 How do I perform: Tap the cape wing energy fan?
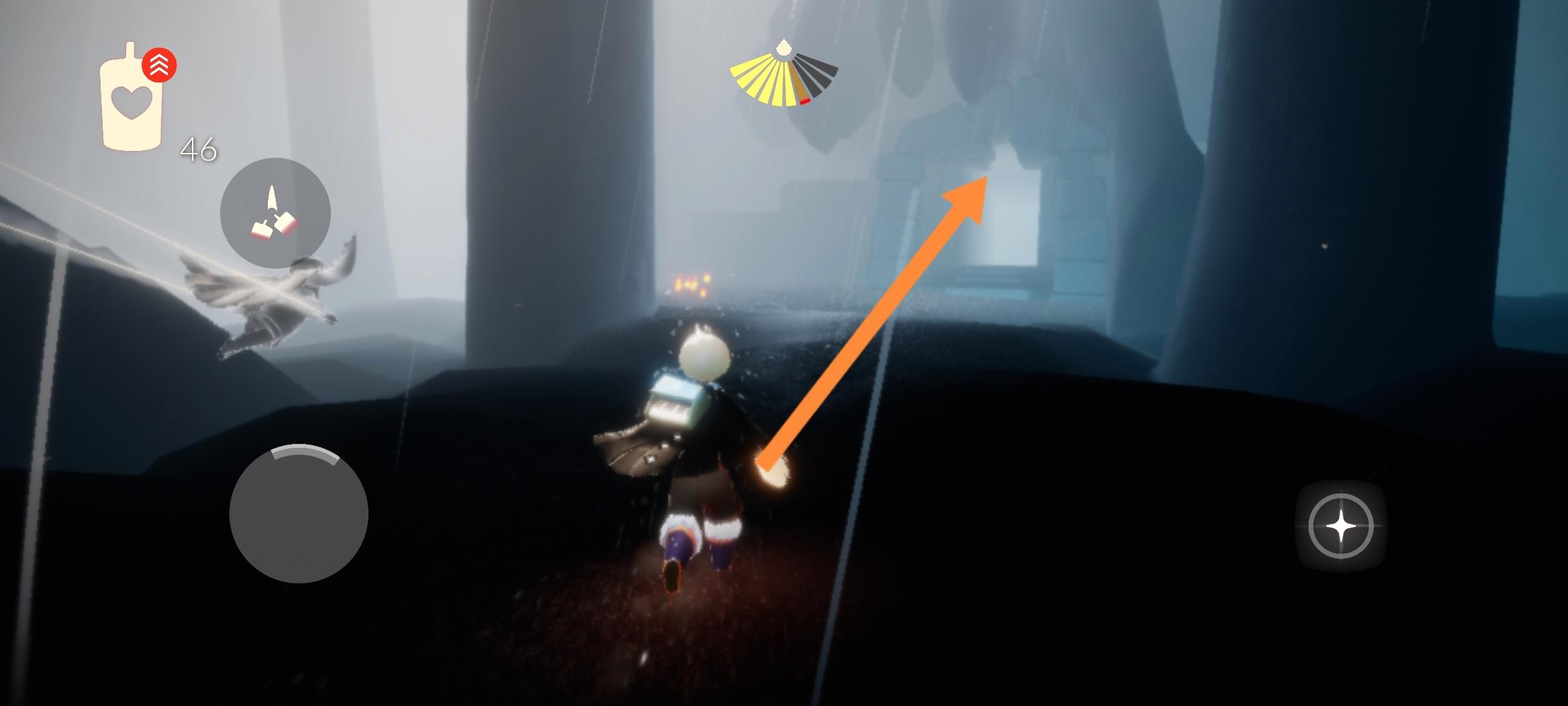pyautogui.click(x=783, y=77)
